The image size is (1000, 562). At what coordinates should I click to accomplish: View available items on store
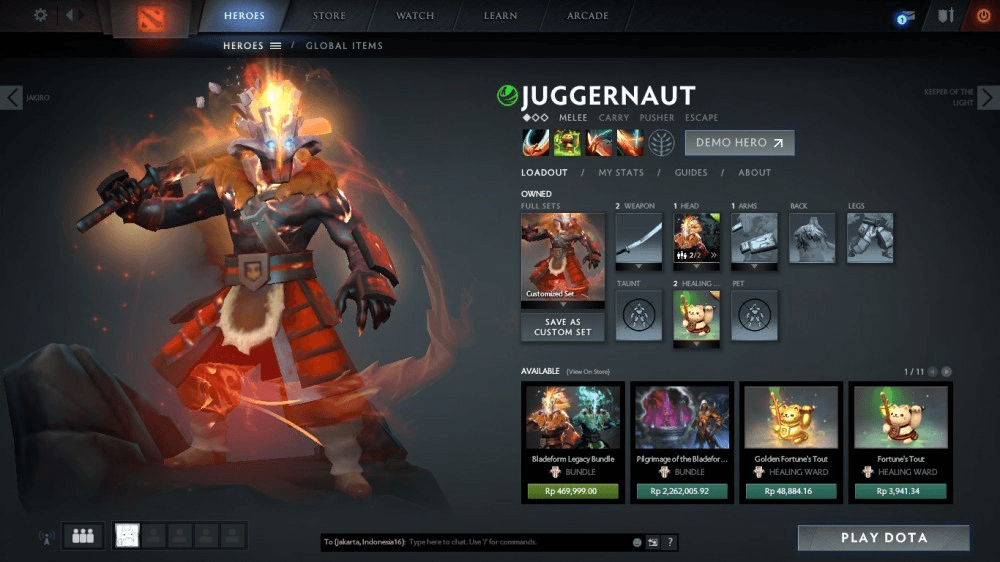588,372
